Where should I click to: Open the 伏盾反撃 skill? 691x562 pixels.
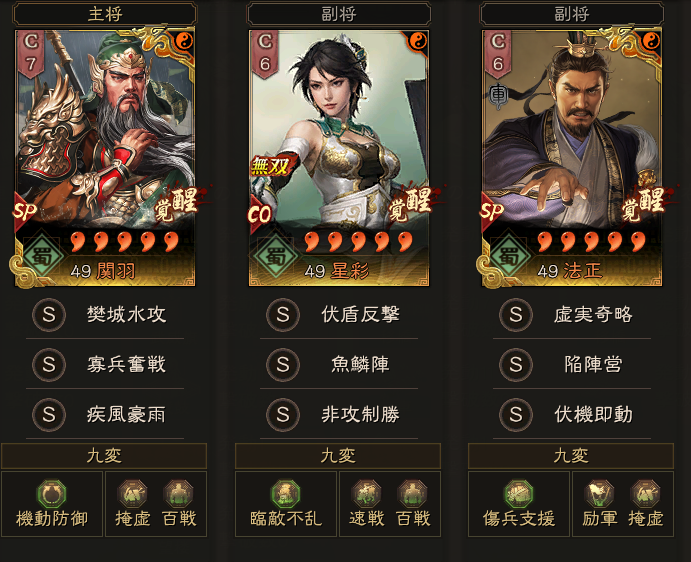tap(338, 315)
